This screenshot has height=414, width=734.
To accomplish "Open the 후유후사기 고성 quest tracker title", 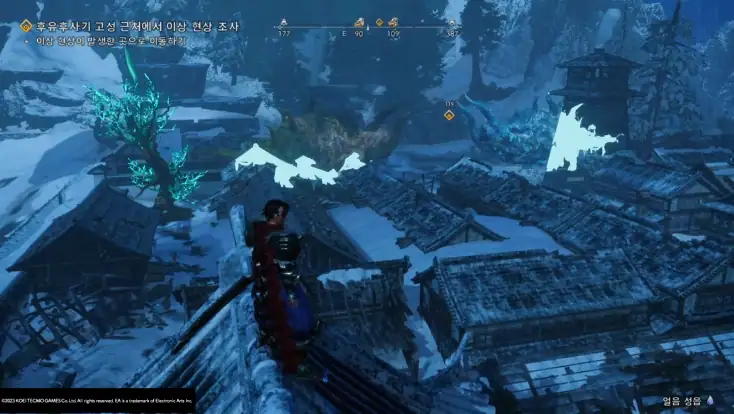I will 142,23.
